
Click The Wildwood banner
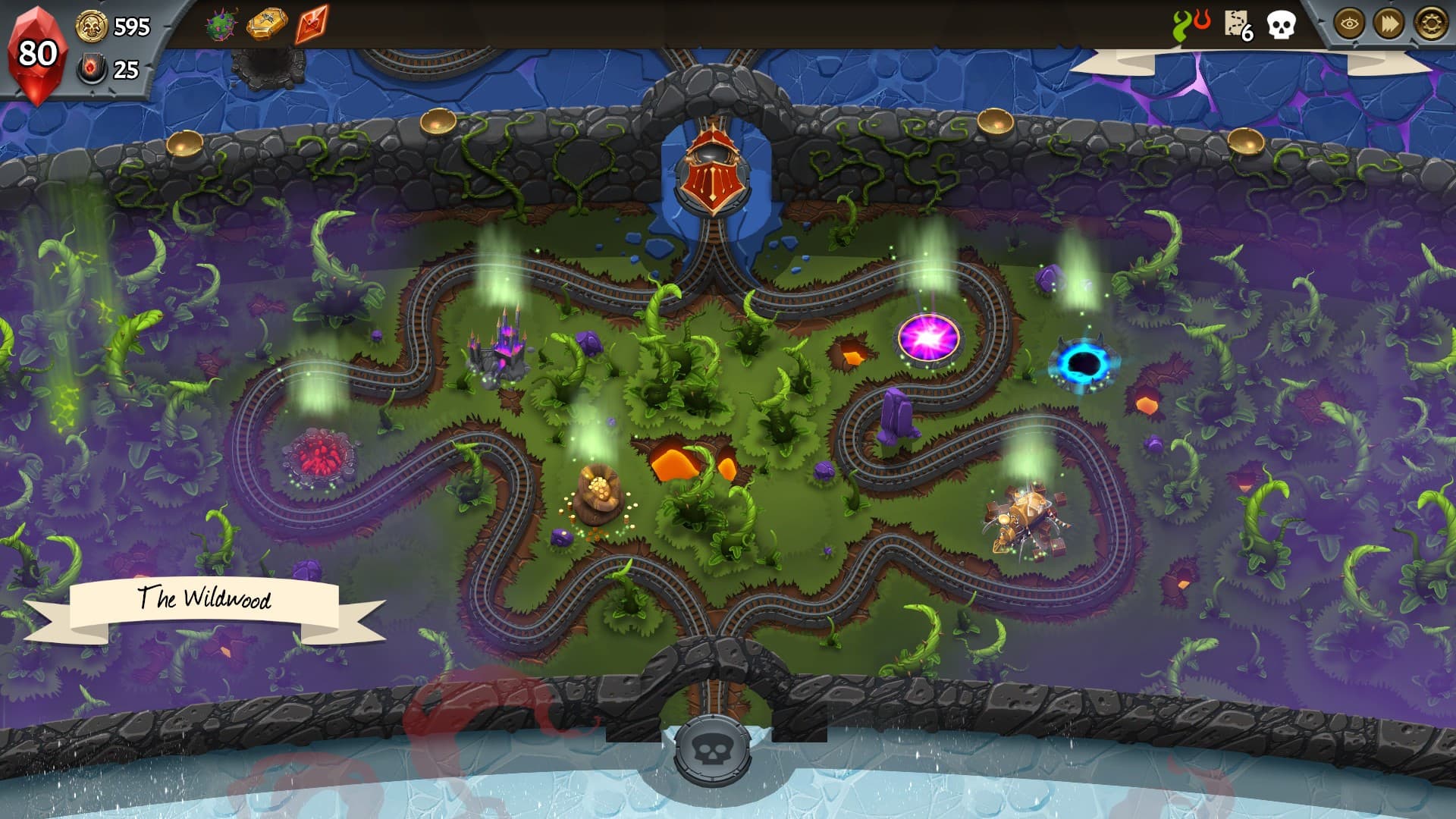coord(206,599)
